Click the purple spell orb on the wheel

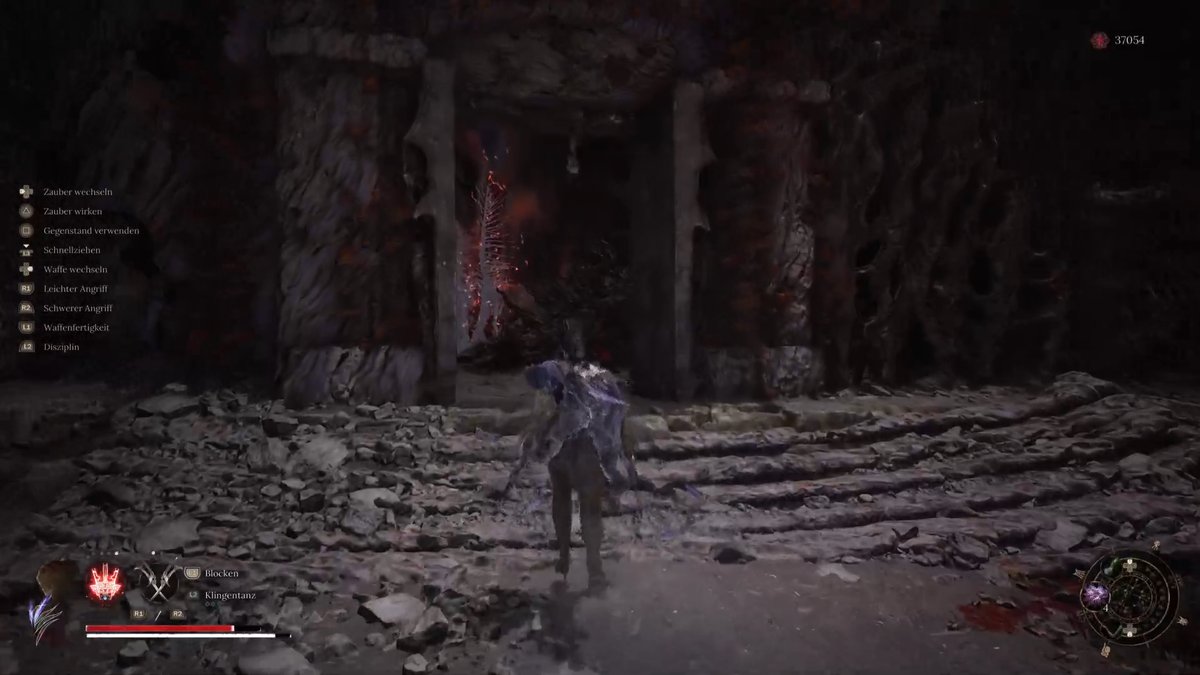1096,596
